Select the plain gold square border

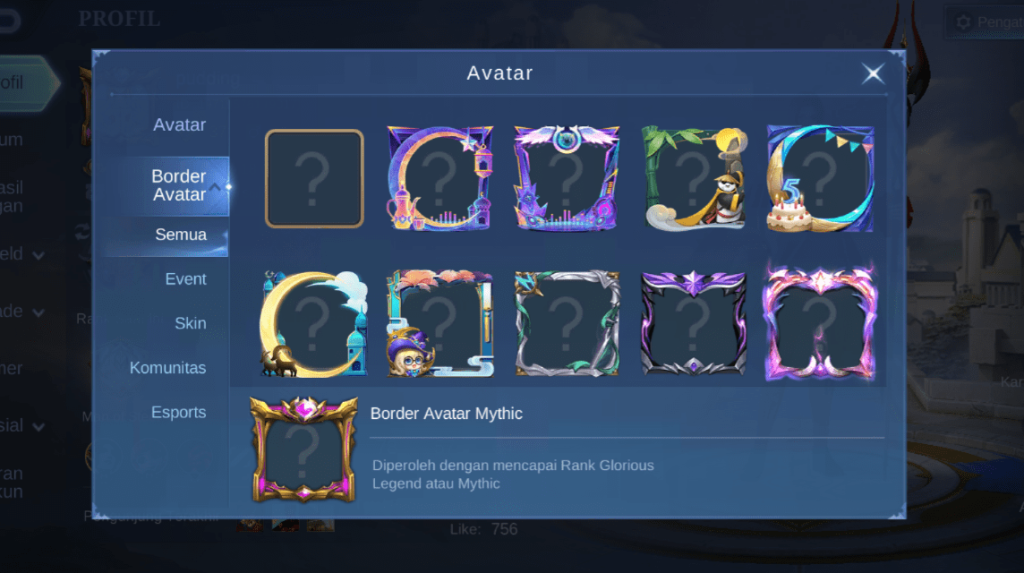tap(314, 179)
